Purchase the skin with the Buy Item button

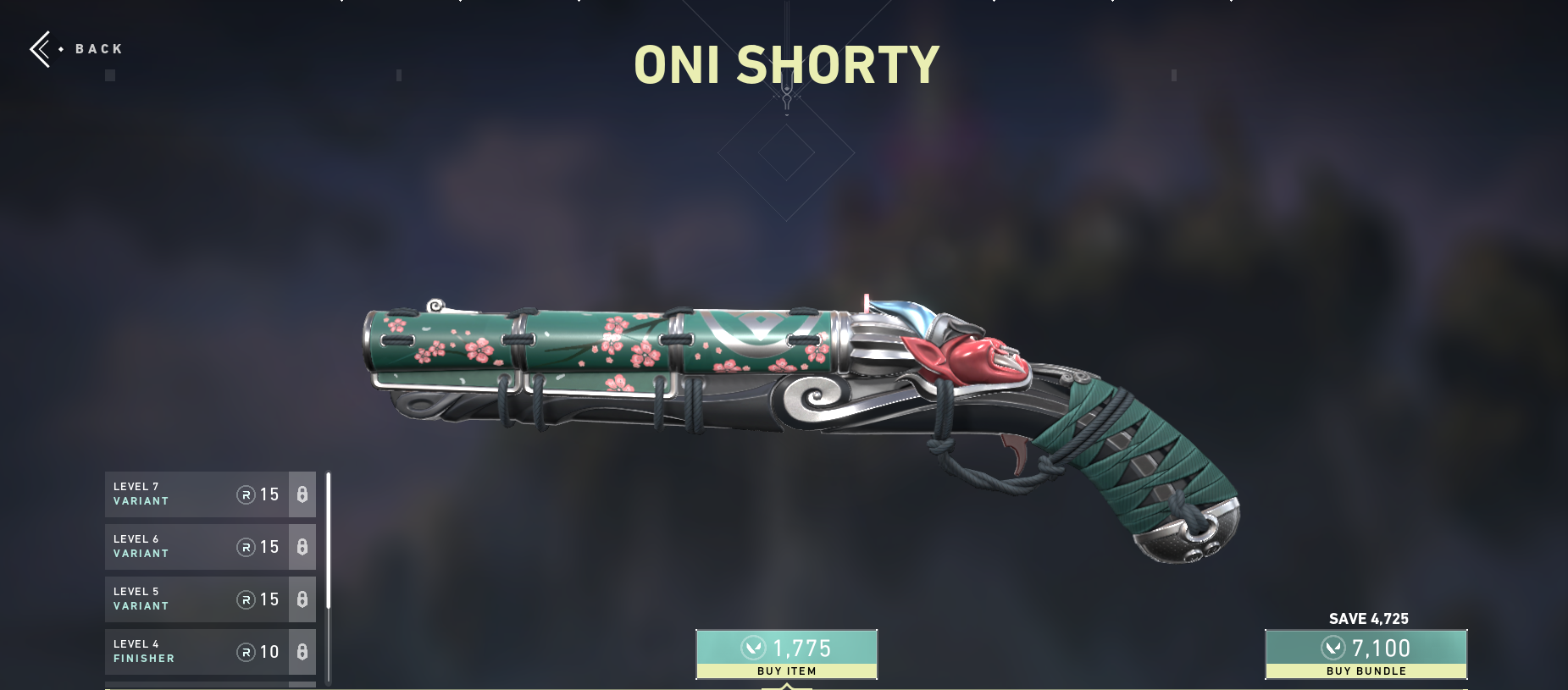click(786, 654)
